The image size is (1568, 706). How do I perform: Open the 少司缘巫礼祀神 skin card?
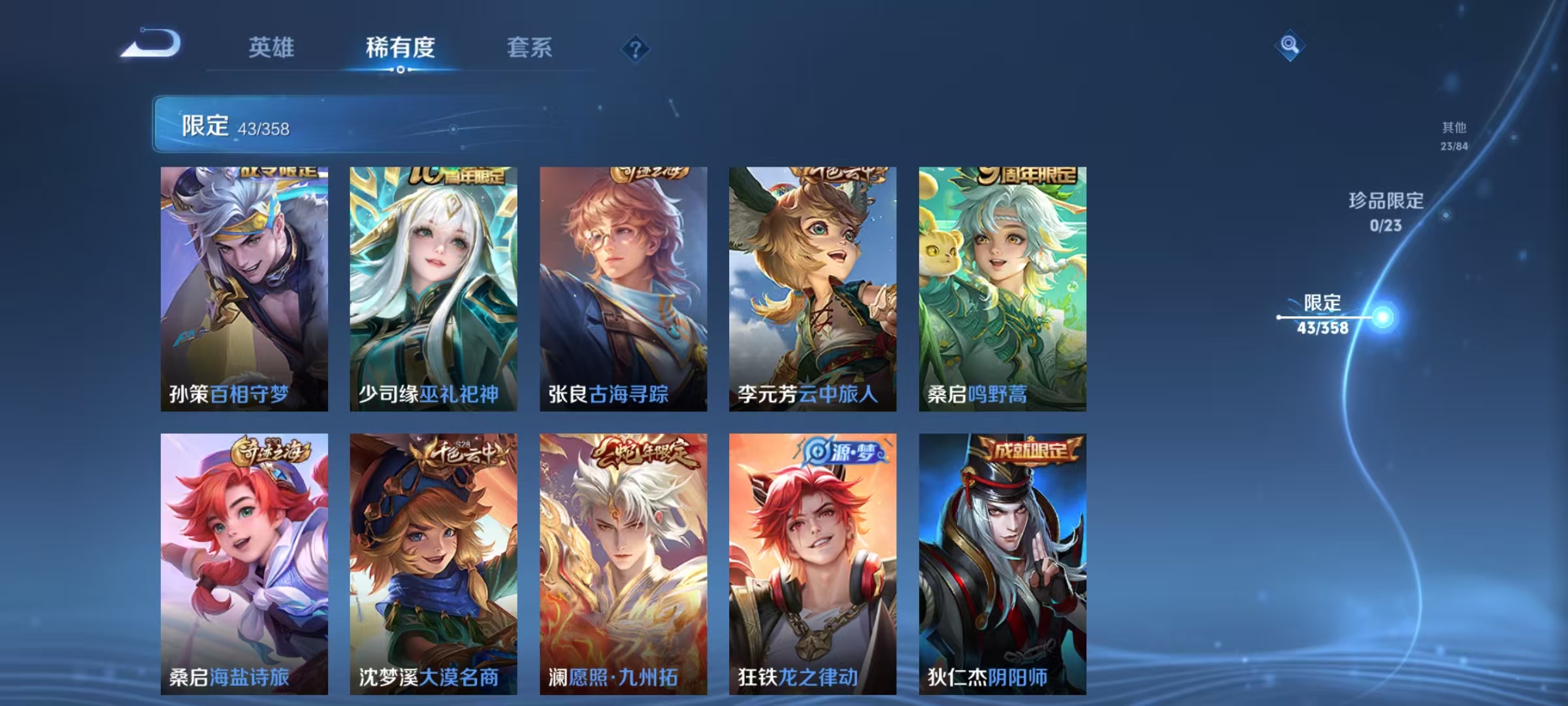pyautogui.click(x=433, y=288)
